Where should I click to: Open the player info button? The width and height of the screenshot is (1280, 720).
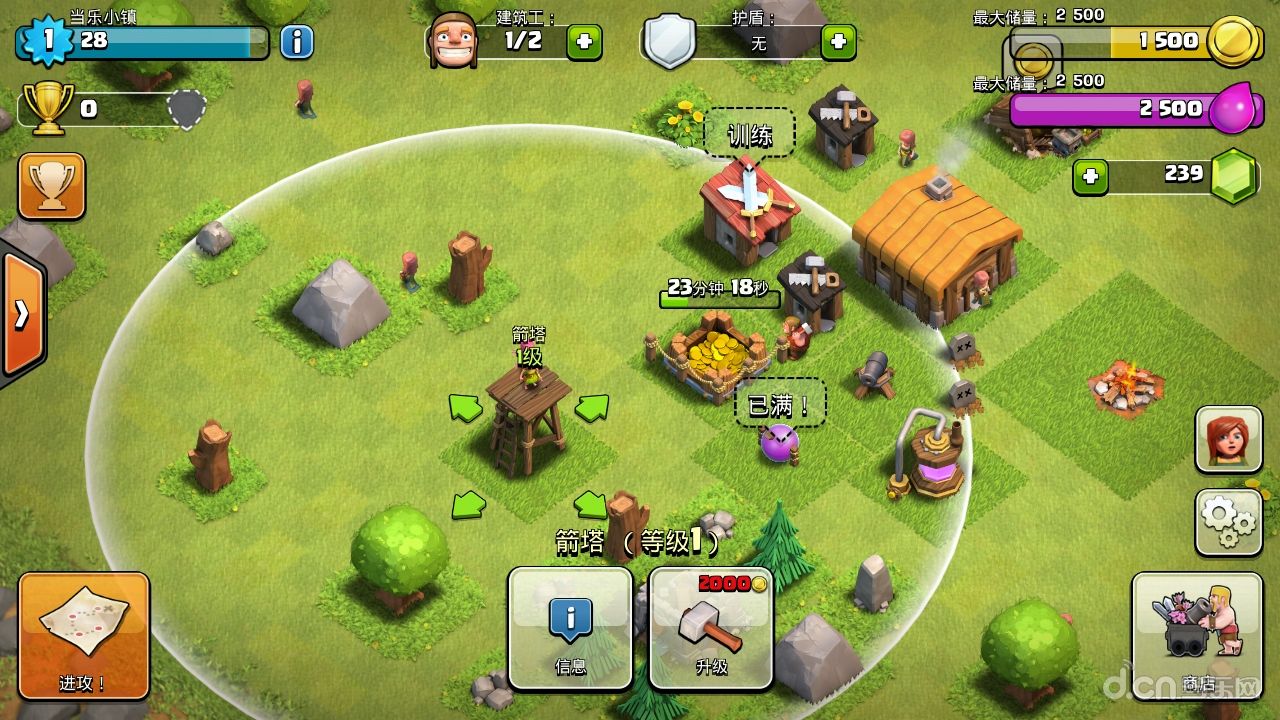point(296,41)
